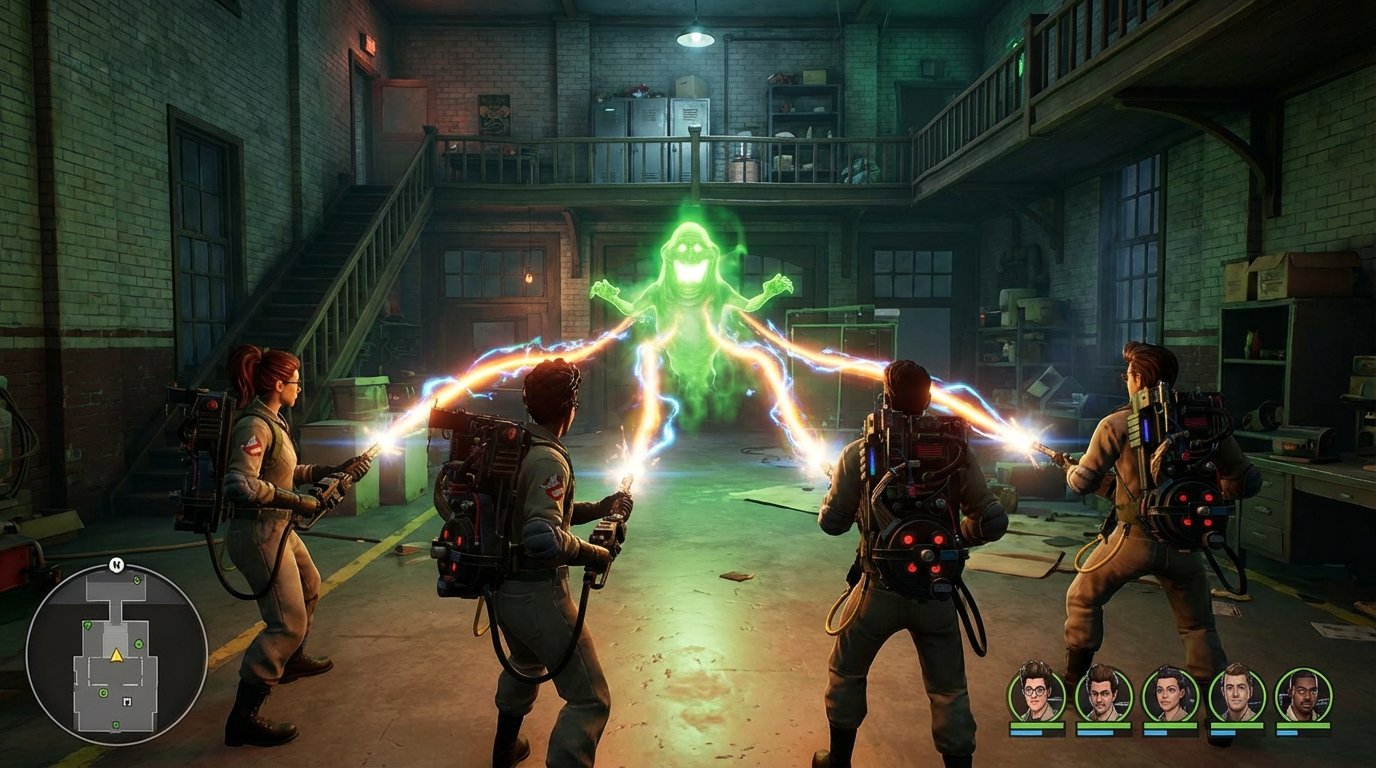
Task: Click the first portrait's green health bar
Action: (x=1035, y=725)
